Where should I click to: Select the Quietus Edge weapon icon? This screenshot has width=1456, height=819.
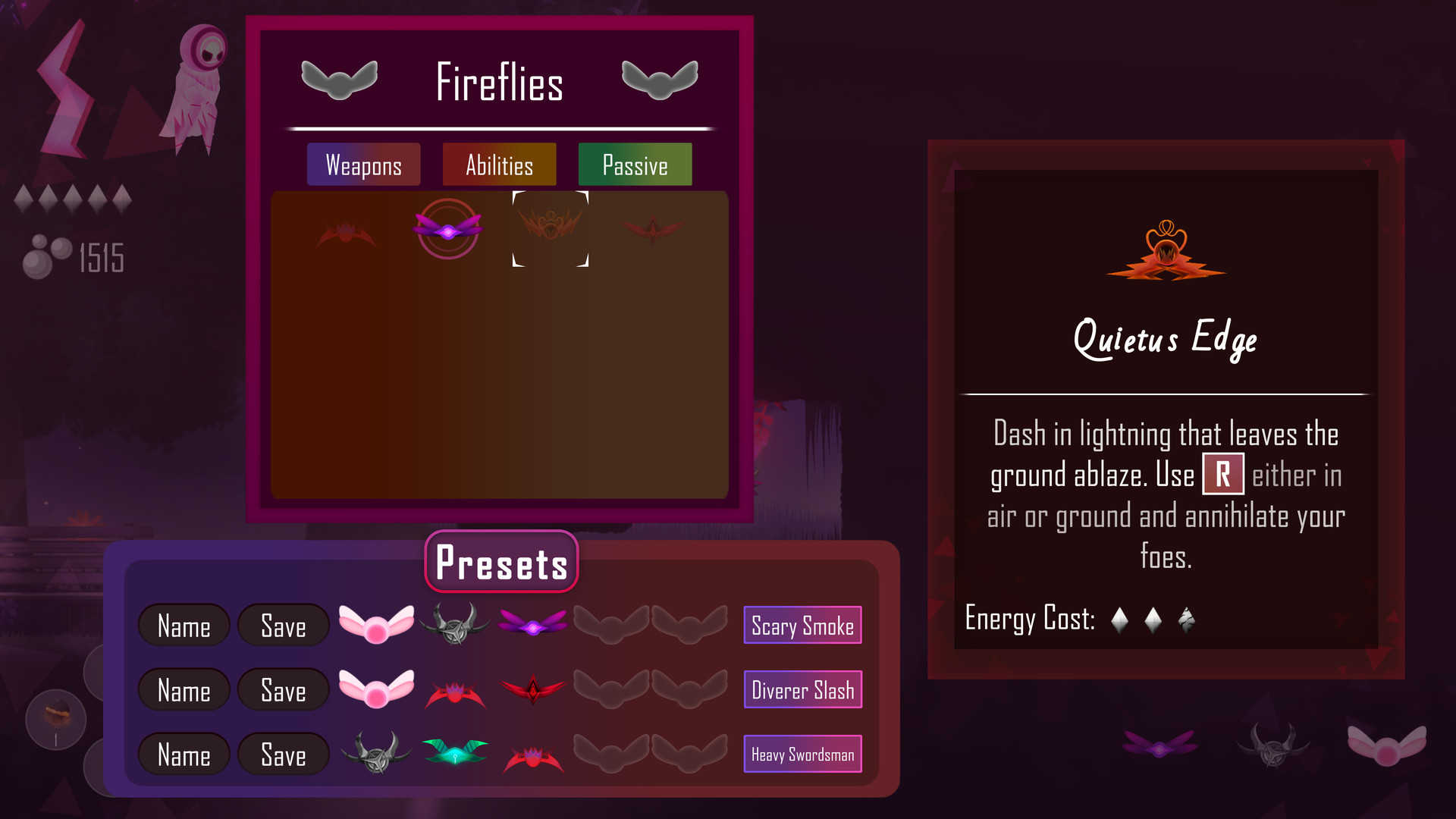pyautogui.click(x=550, y=230)
